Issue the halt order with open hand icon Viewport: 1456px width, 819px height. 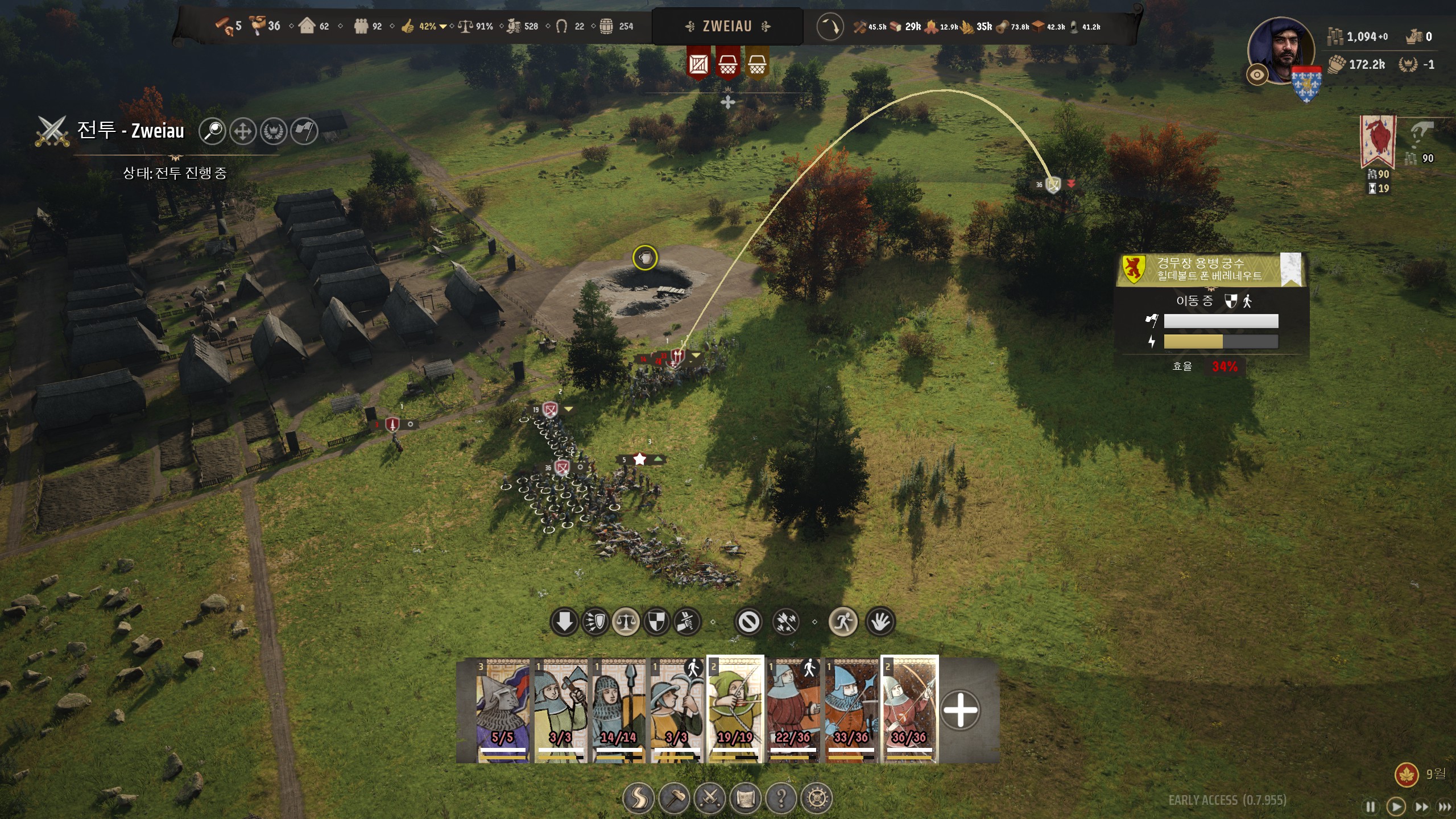(880, 622)
